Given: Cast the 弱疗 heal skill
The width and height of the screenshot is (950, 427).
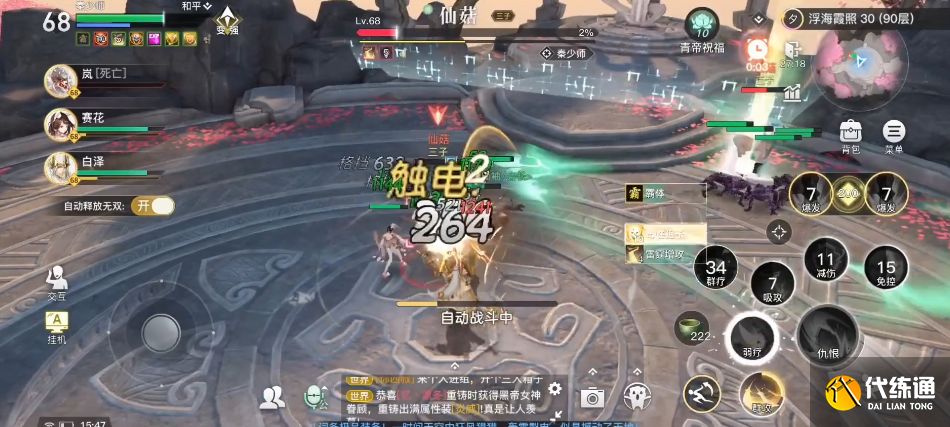Looking at the screenshot, I should coord(754,337).
